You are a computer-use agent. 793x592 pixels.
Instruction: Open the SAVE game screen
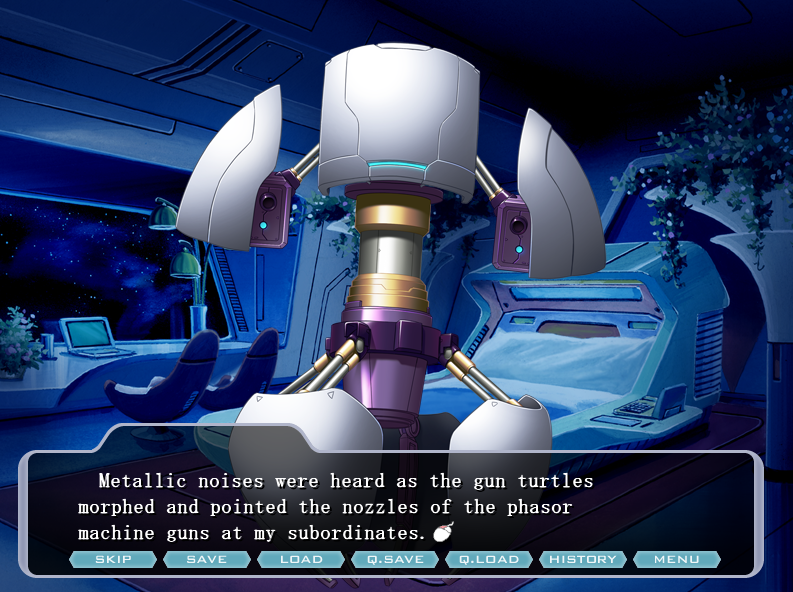207,559
